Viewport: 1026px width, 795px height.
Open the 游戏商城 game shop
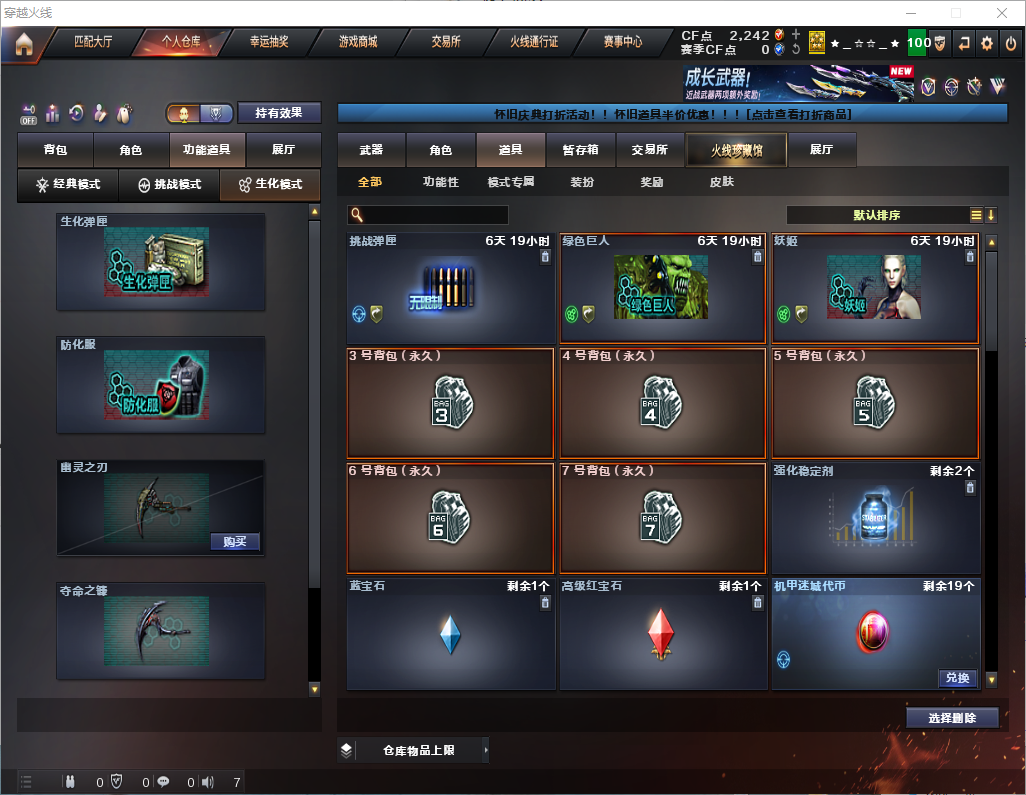[358, 42]
